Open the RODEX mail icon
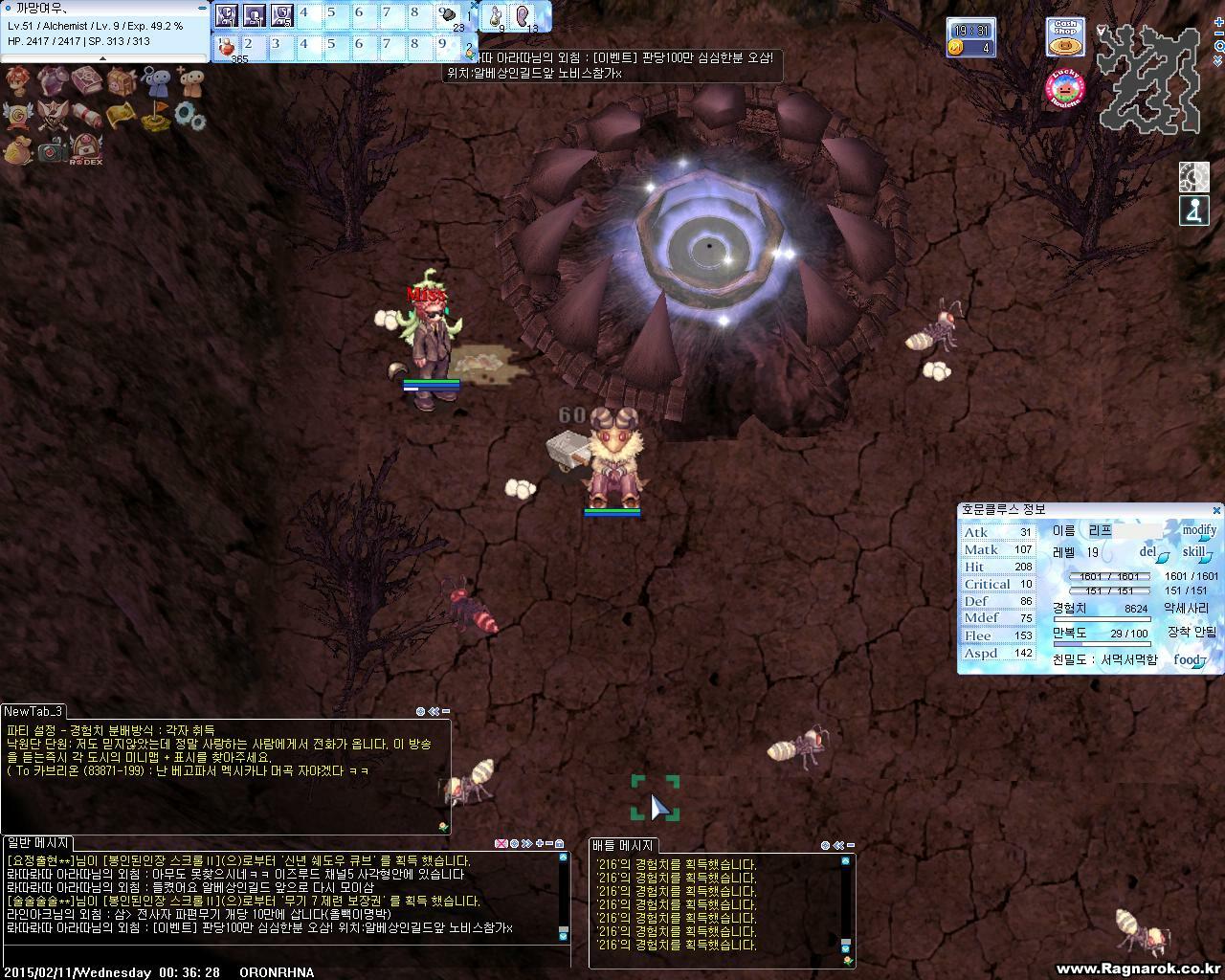 pyautogui.click(x=86, y=149)
